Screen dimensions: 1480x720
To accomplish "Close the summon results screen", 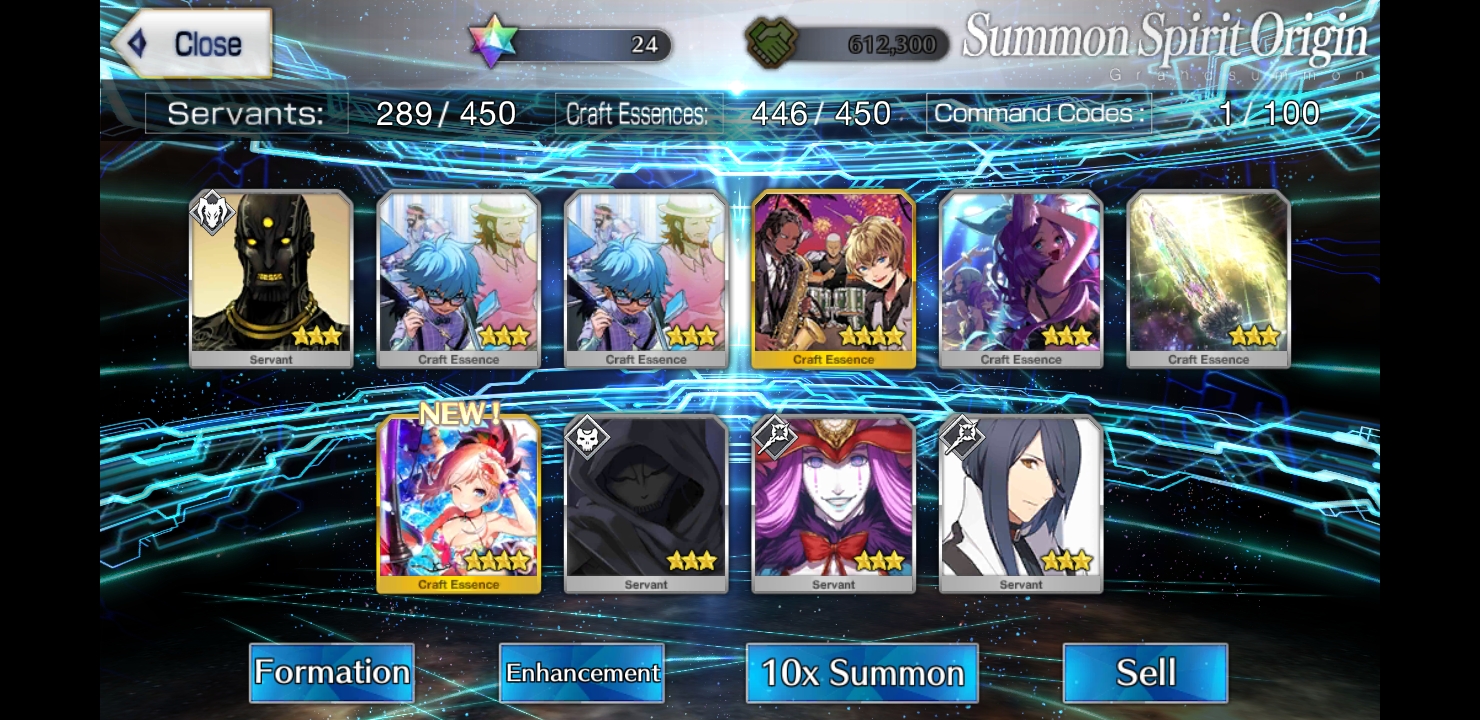I will 192,44.
